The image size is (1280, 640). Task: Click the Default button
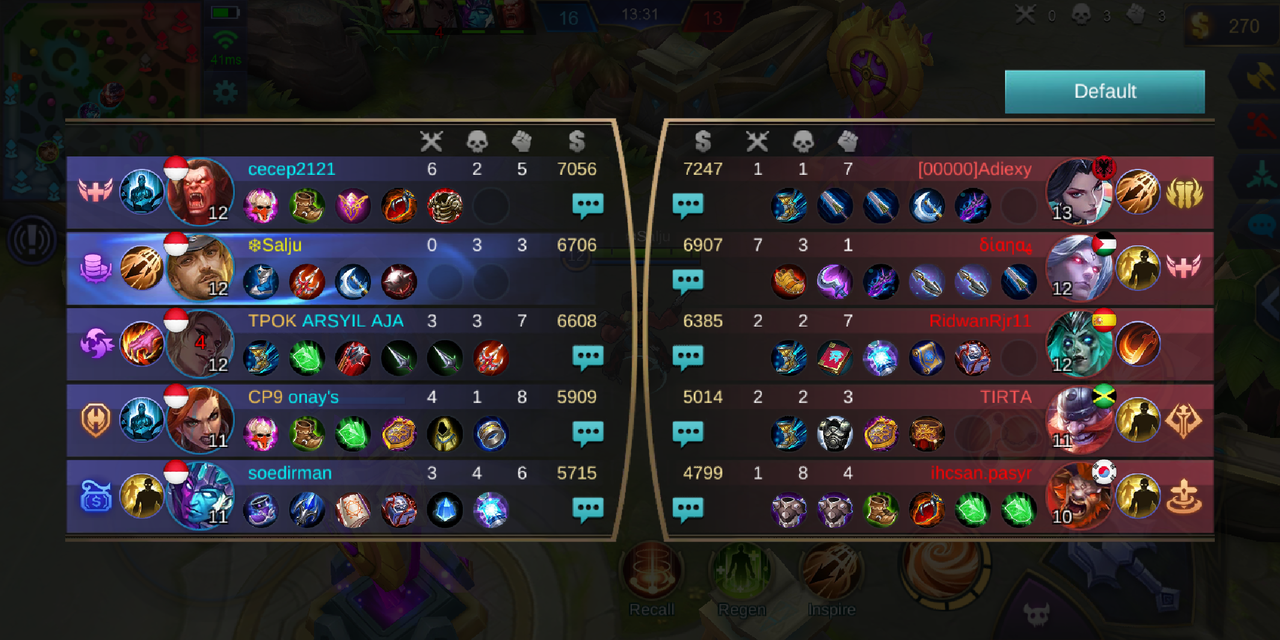(x=1104, y=91)
